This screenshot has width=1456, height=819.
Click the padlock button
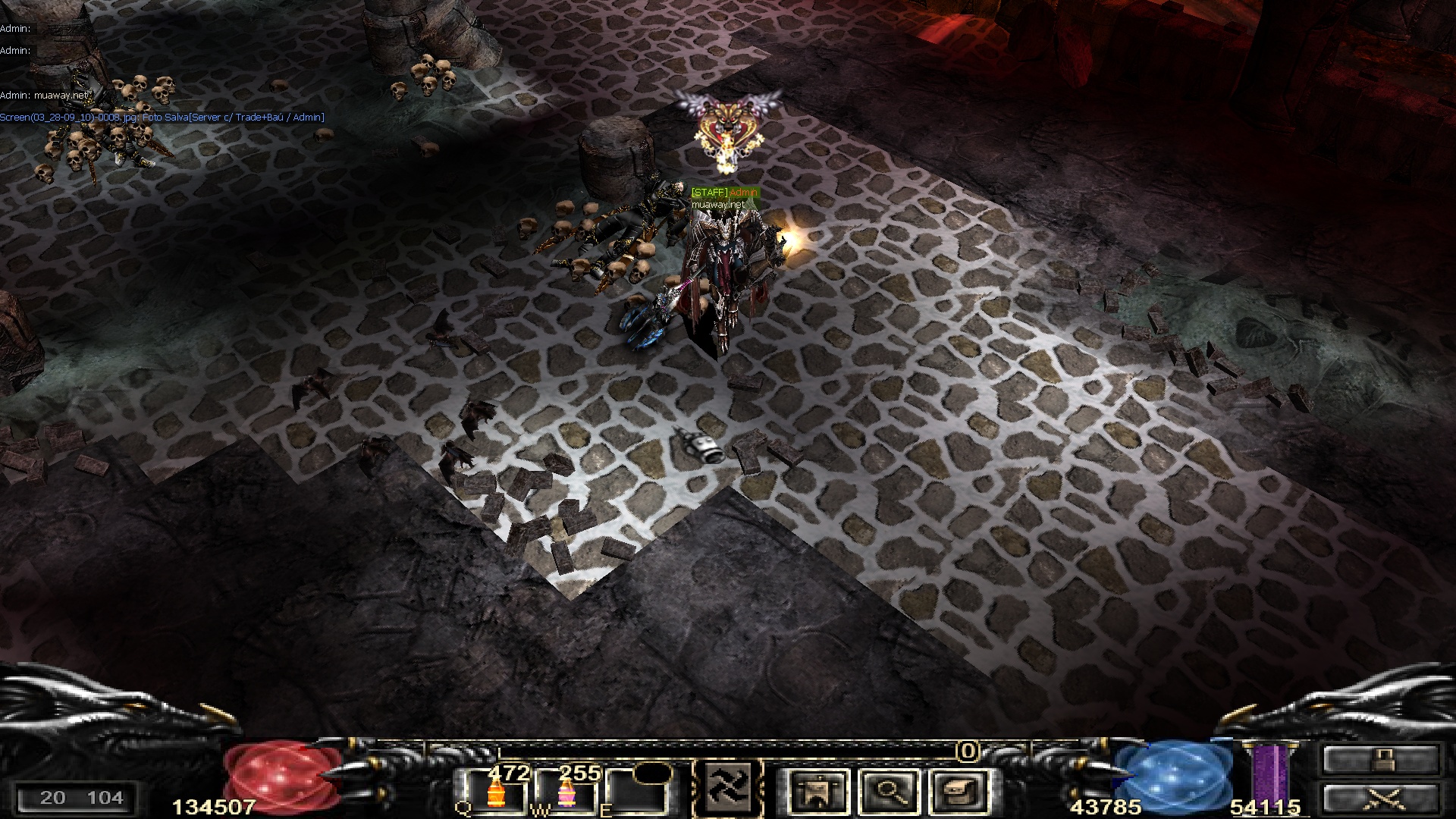pos(1380,760)
